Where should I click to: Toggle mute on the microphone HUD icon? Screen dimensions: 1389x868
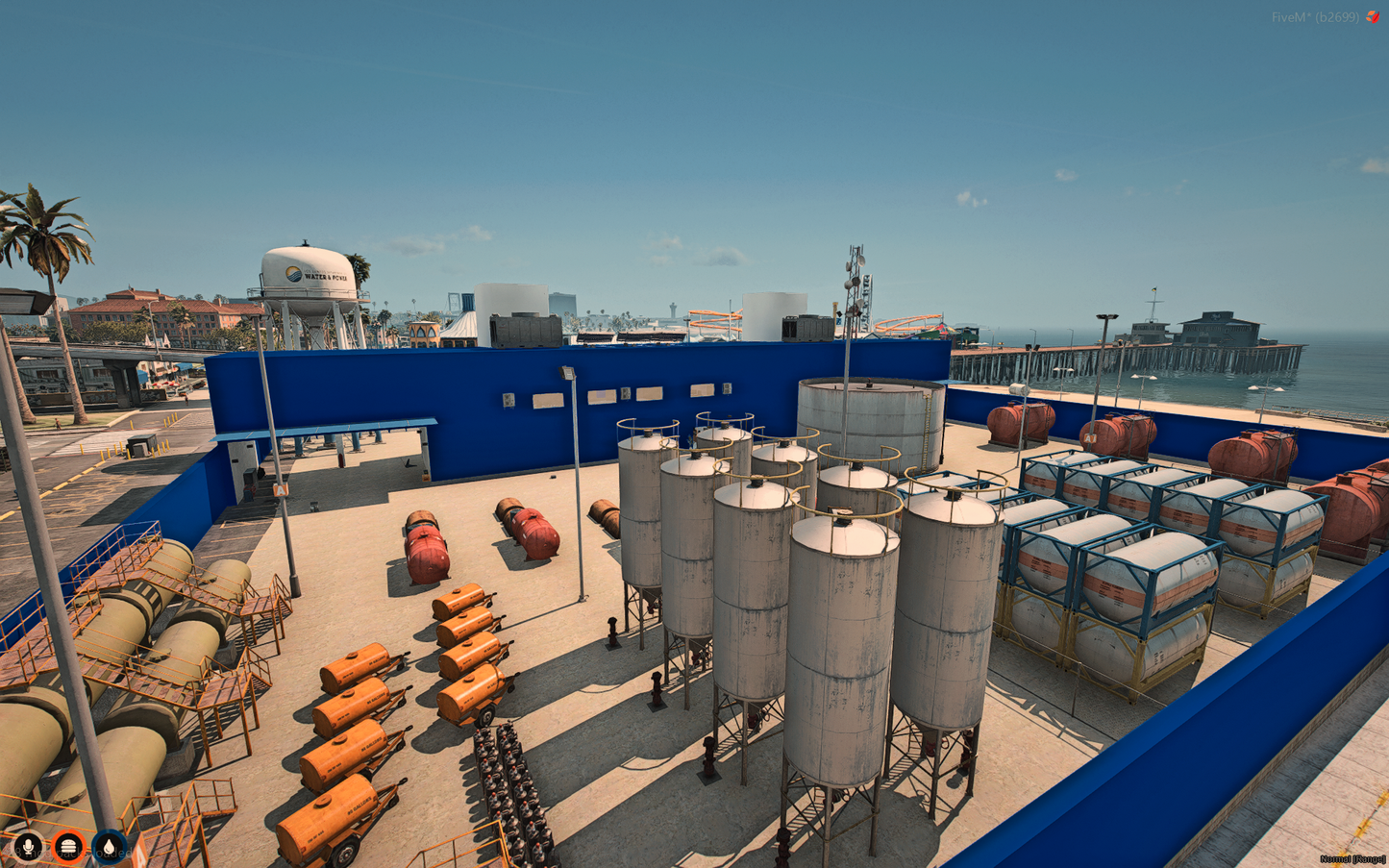28,846
